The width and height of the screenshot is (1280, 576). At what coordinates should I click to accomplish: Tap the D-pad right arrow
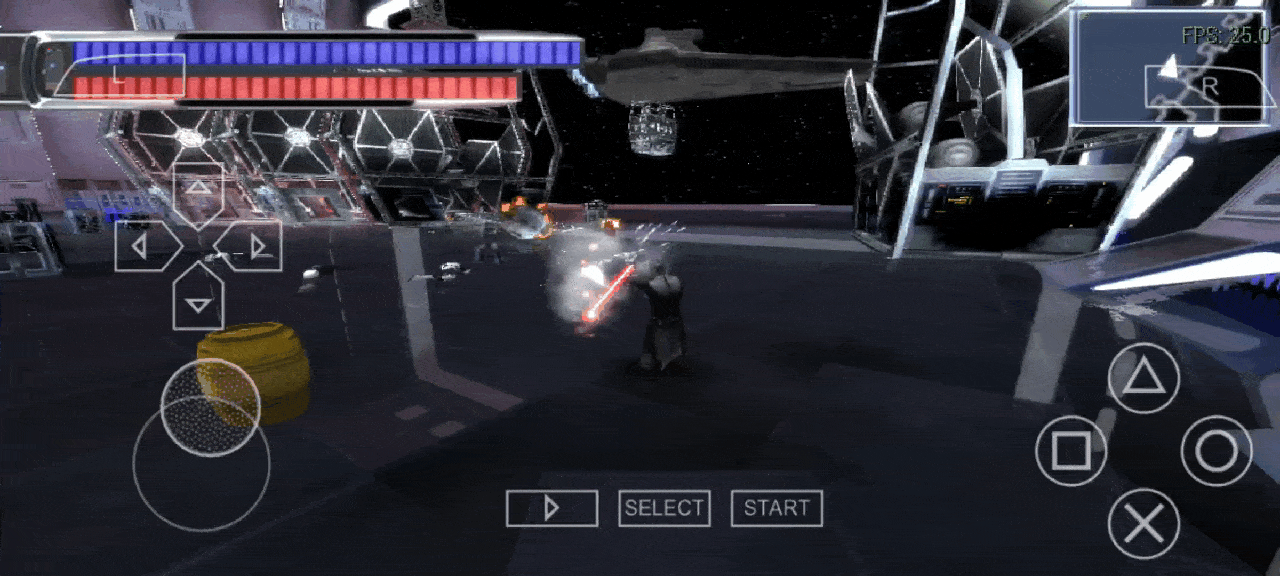pos(252,246)
